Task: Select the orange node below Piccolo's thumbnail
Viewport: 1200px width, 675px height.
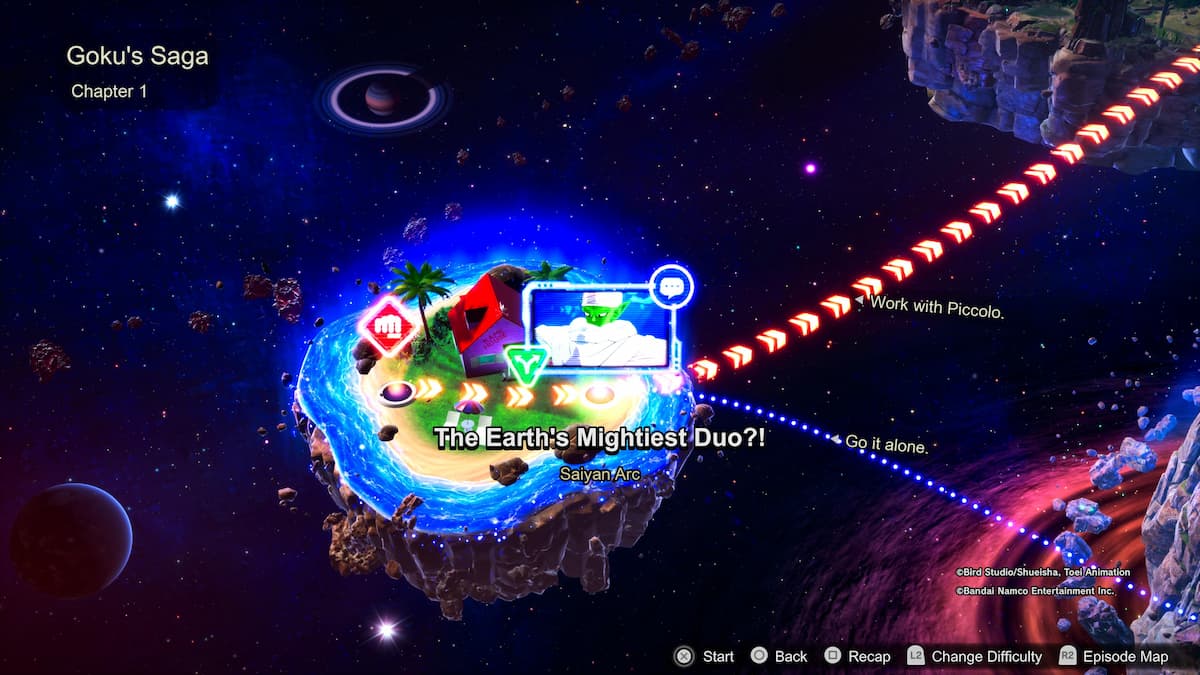Action: click(599, 393)
